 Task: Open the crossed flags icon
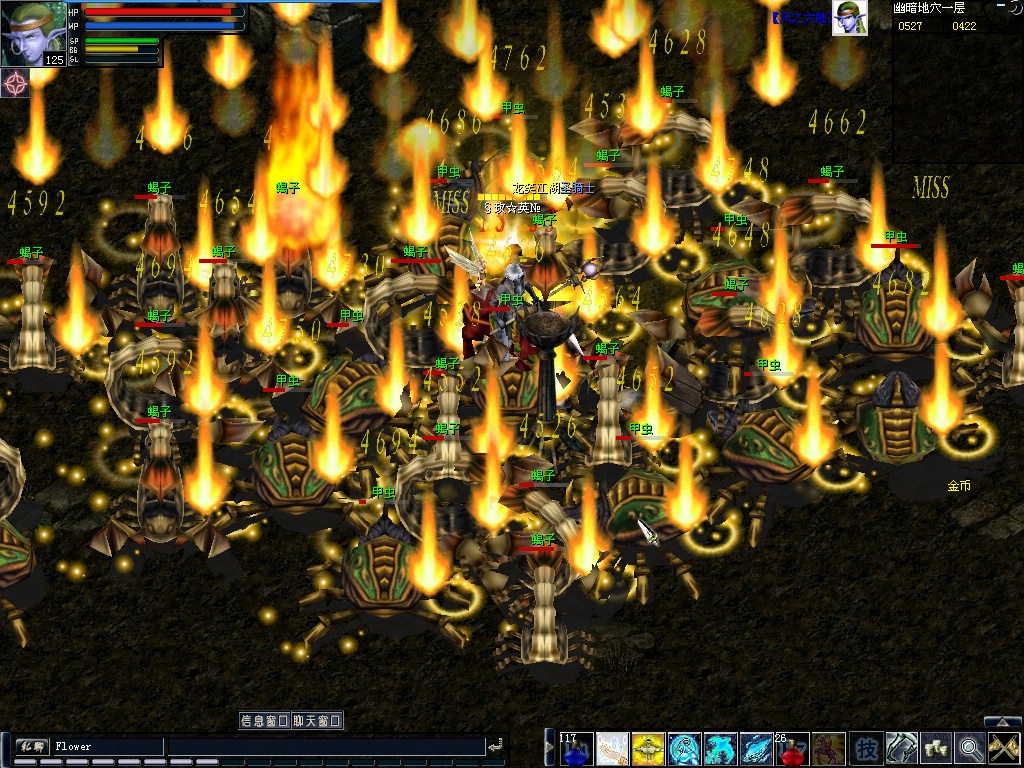click(1004, 748)
